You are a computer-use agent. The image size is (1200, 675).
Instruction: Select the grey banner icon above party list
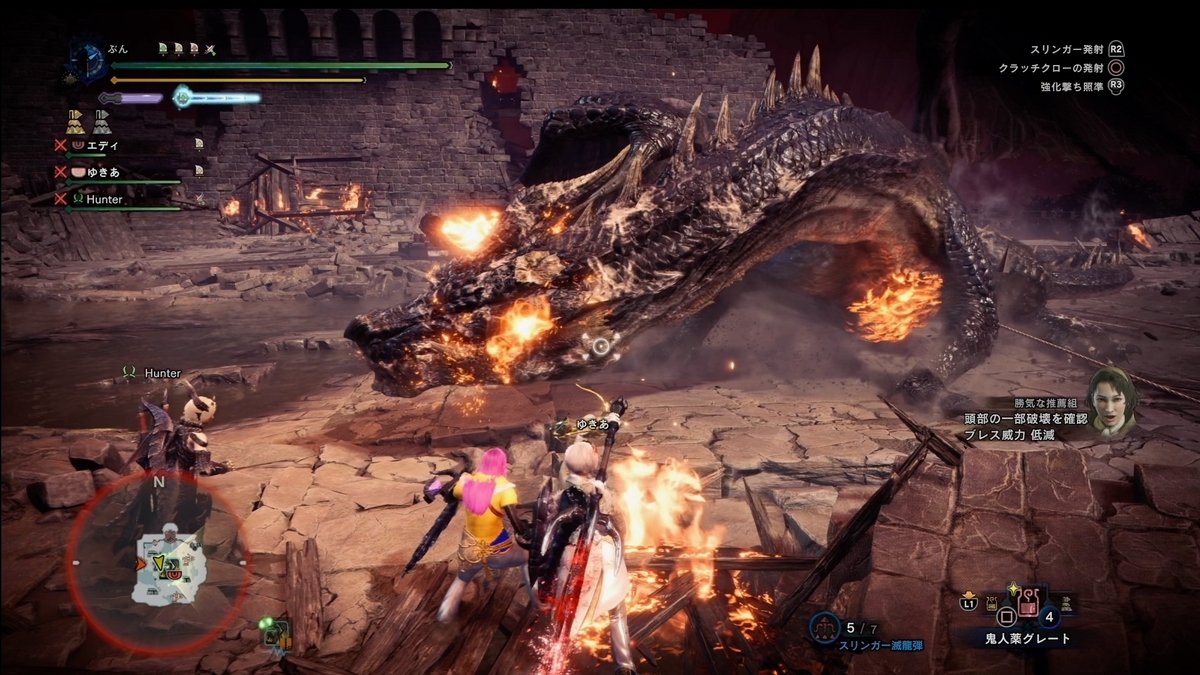tap(101, 121)
